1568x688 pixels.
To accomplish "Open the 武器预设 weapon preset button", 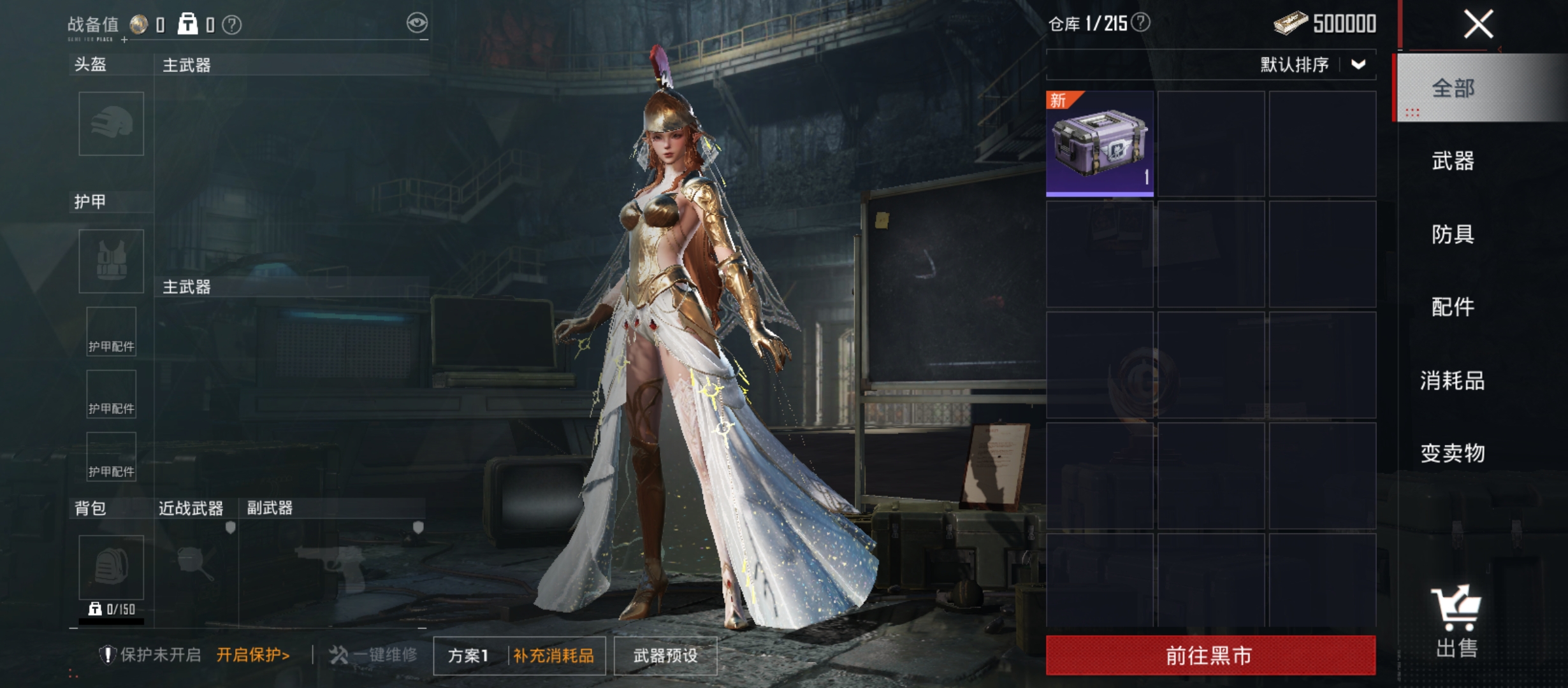I will 665,656.
